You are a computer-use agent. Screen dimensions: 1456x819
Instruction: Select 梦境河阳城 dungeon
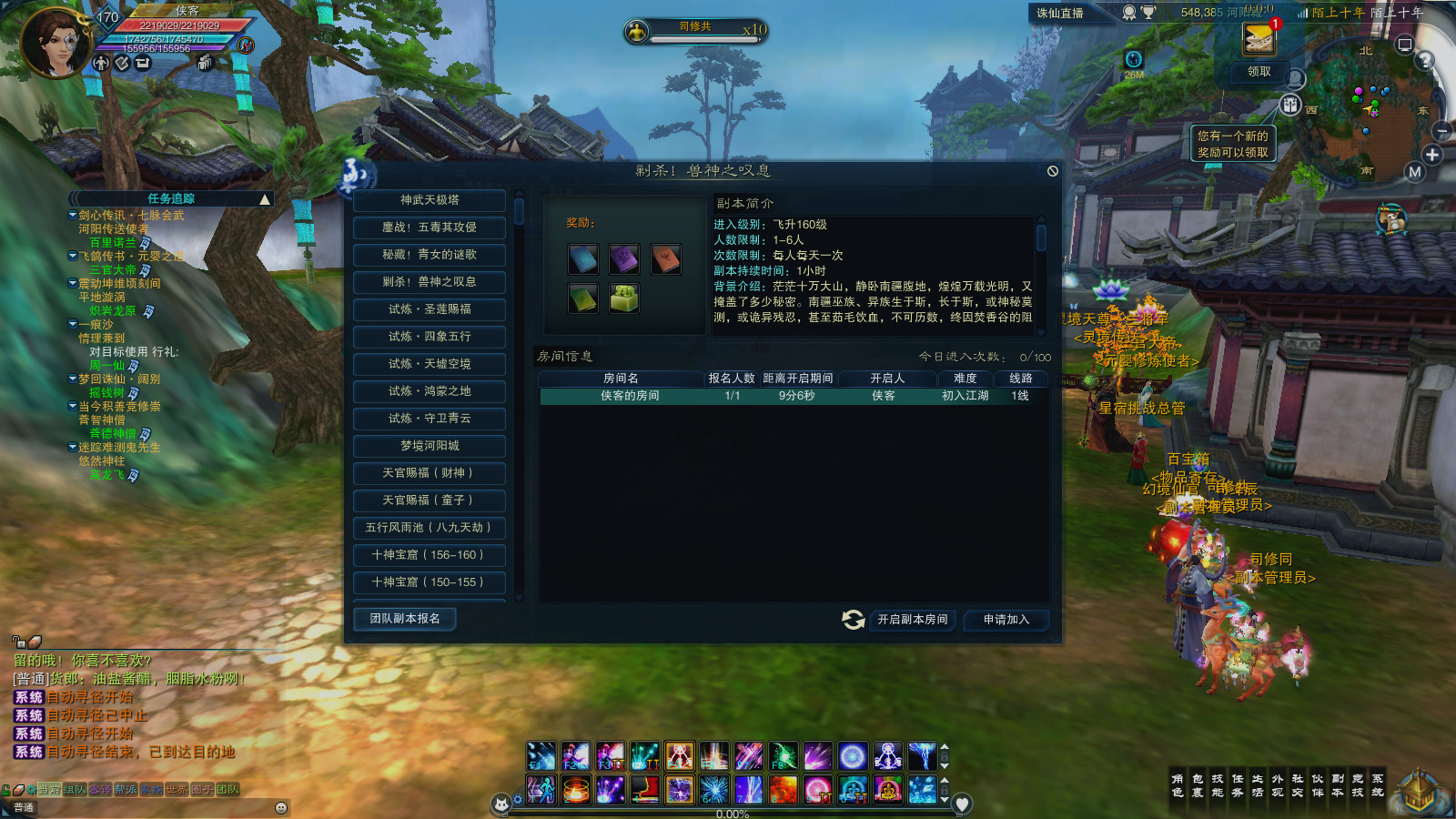pos(430,446)
